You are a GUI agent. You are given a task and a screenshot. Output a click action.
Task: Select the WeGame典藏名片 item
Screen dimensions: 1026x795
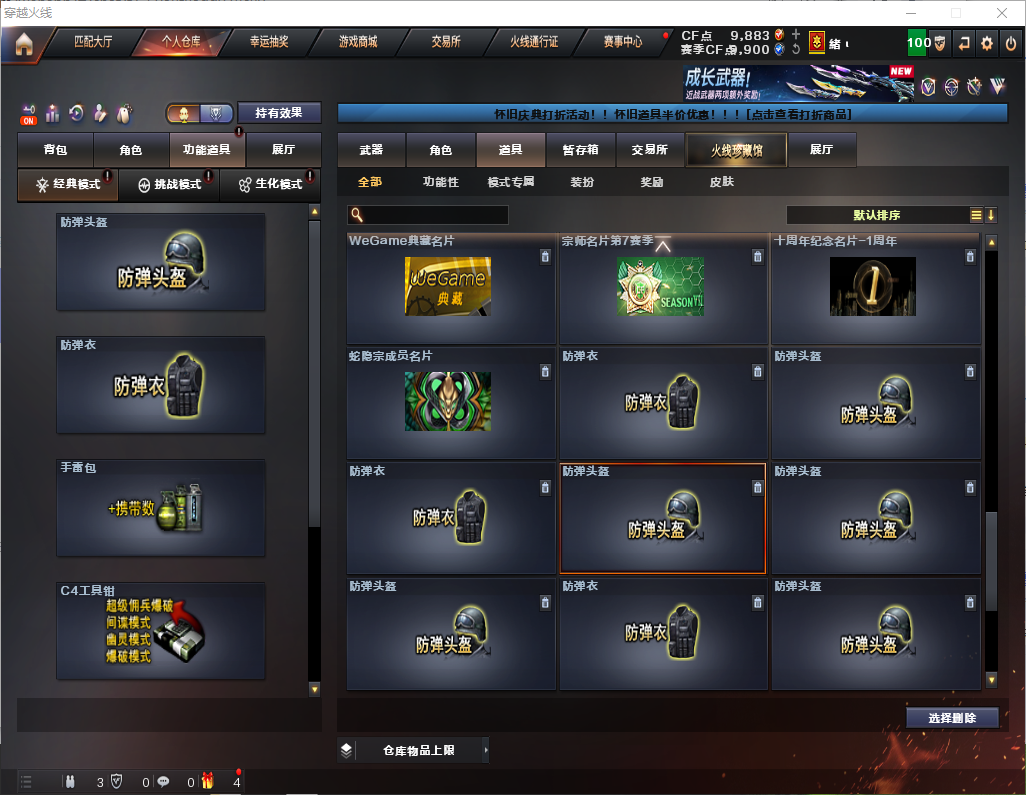449,290
